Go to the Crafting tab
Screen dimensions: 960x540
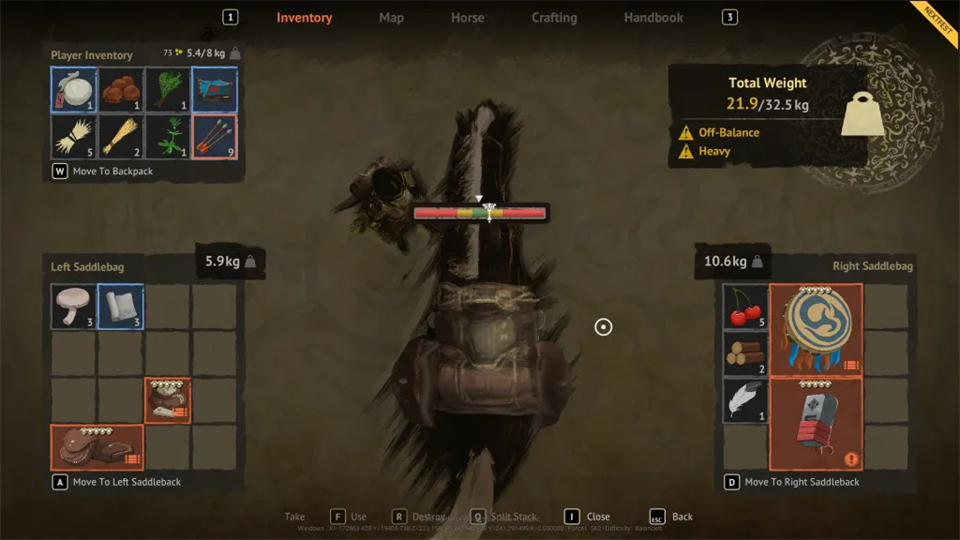(554, 18)
